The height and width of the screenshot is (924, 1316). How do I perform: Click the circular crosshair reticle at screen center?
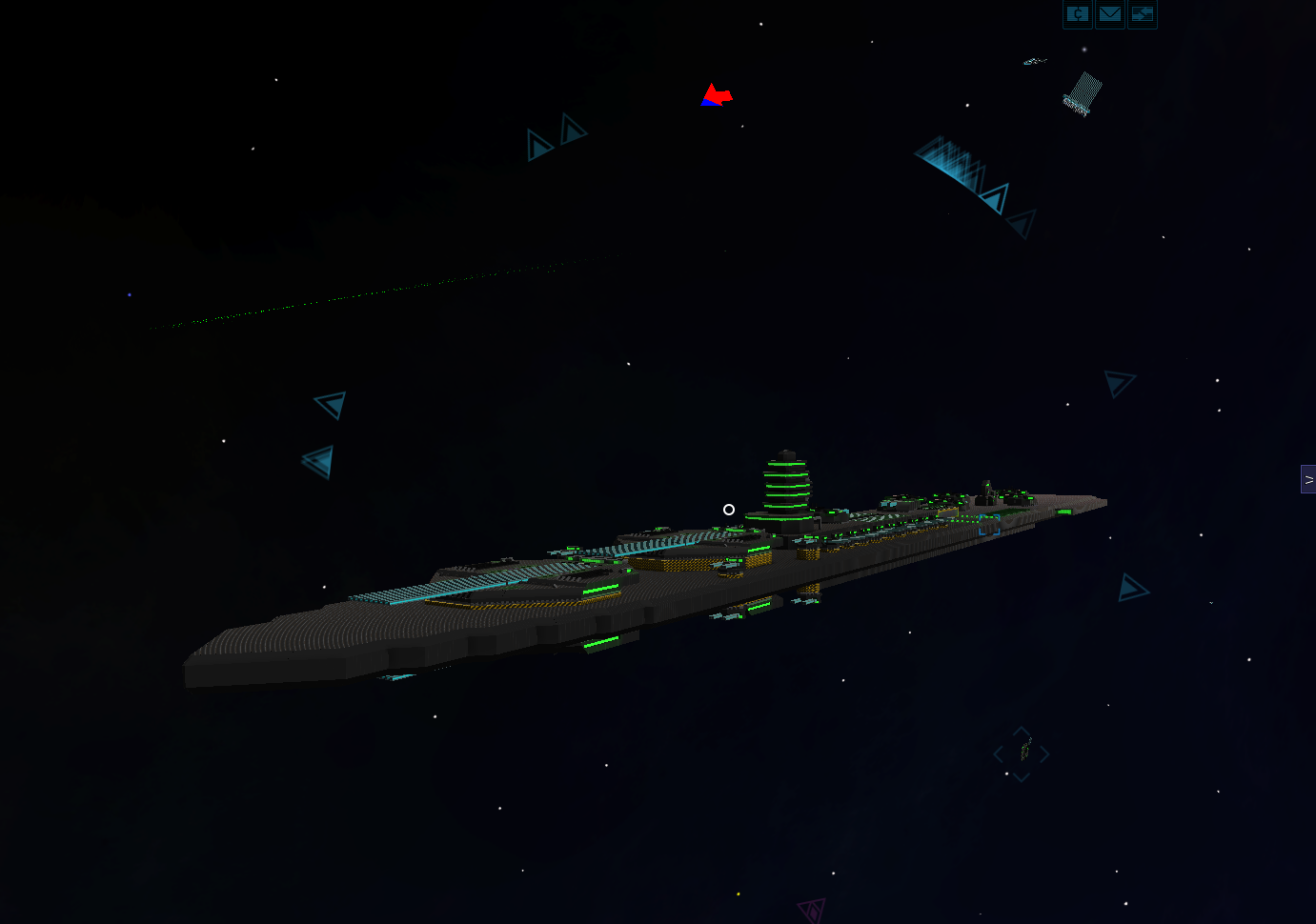(729, 510)
